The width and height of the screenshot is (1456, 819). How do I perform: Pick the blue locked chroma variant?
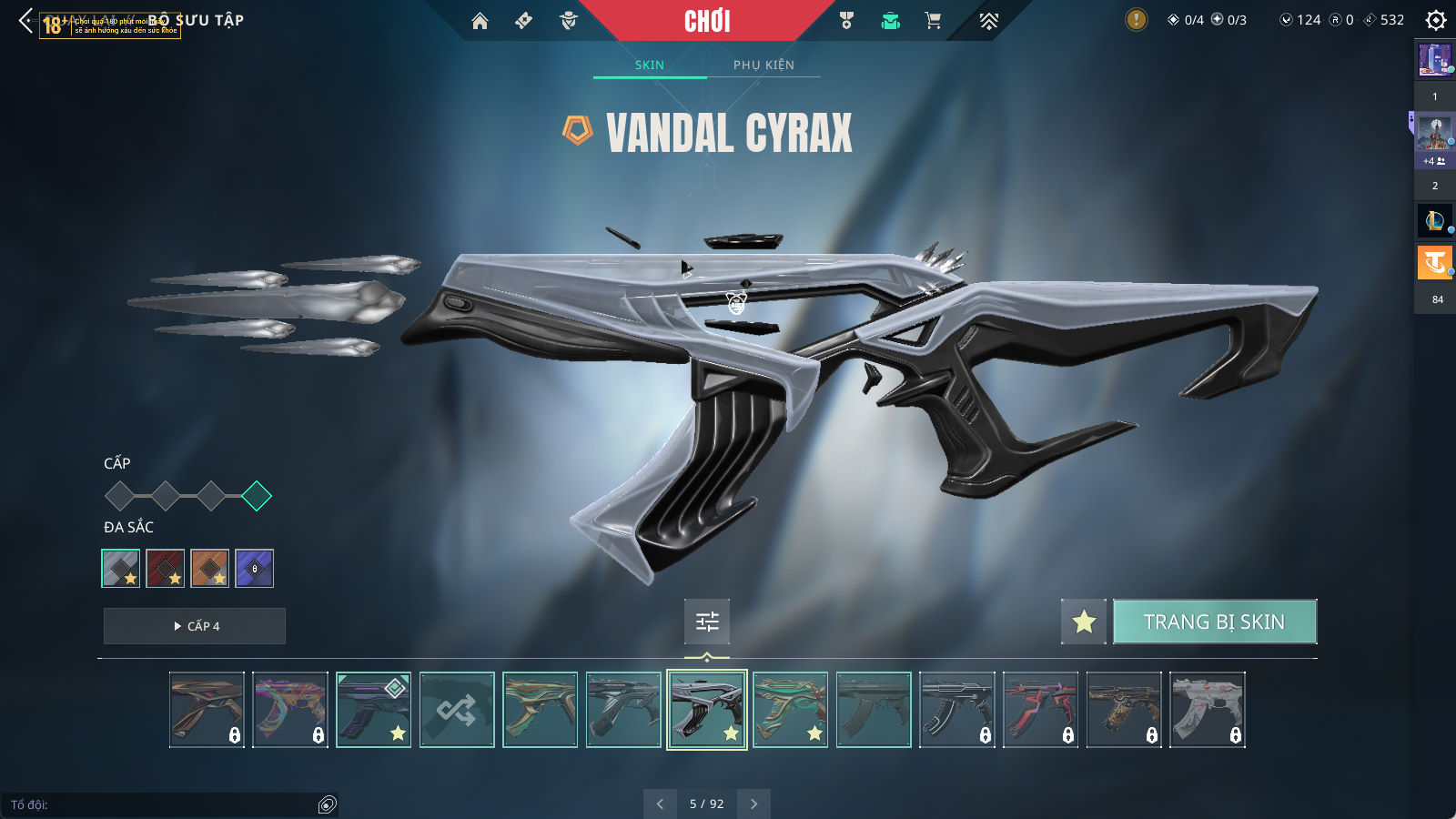click(x=255, y=569)
